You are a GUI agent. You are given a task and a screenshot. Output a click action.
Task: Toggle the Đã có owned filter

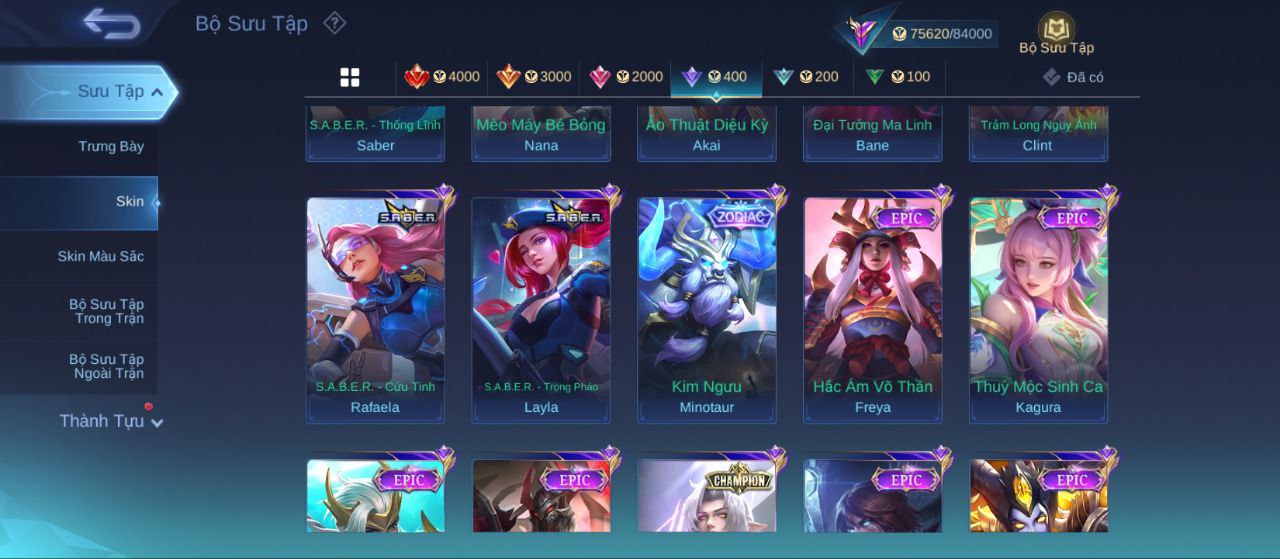click(1073, 77)
